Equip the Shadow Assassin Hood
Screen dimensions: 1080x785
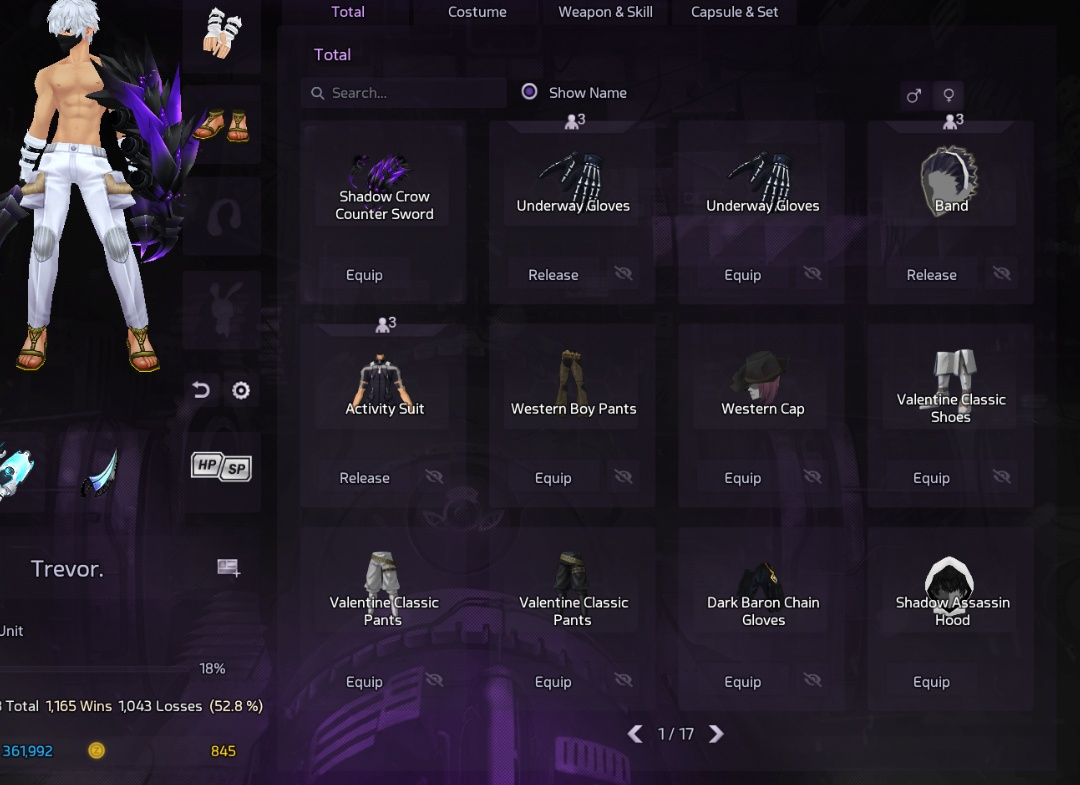[931, 682]
